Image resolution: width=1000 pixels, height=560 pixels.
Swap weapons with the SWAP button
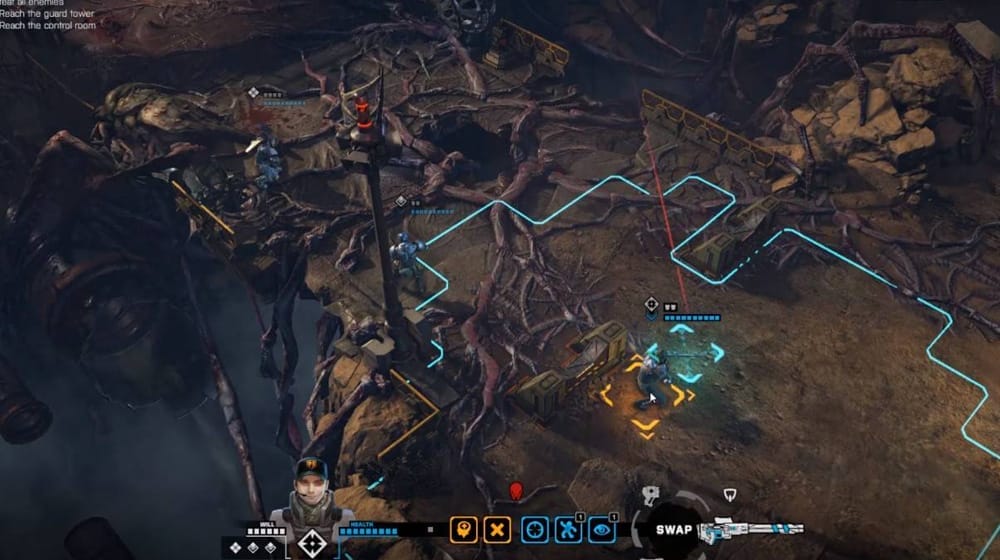coord(676,529)
